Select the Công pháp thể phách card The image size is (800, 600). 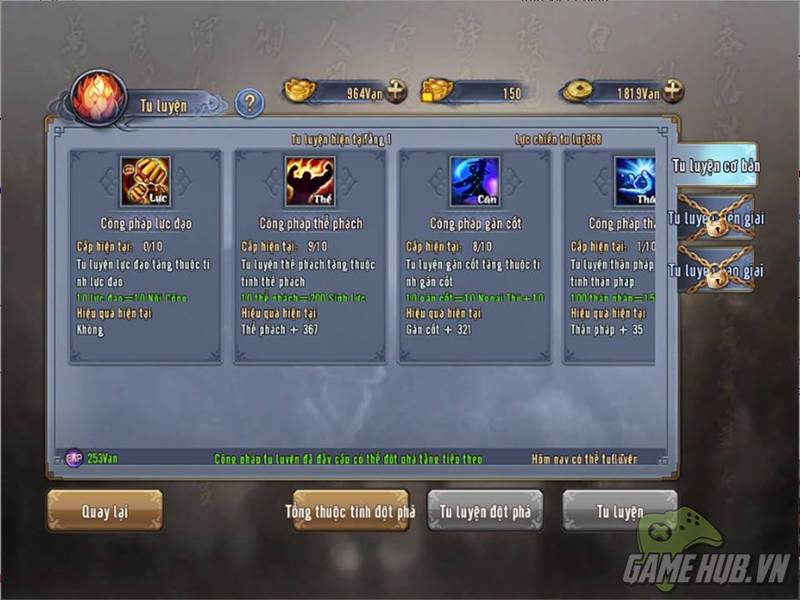[x=310, y=256]
